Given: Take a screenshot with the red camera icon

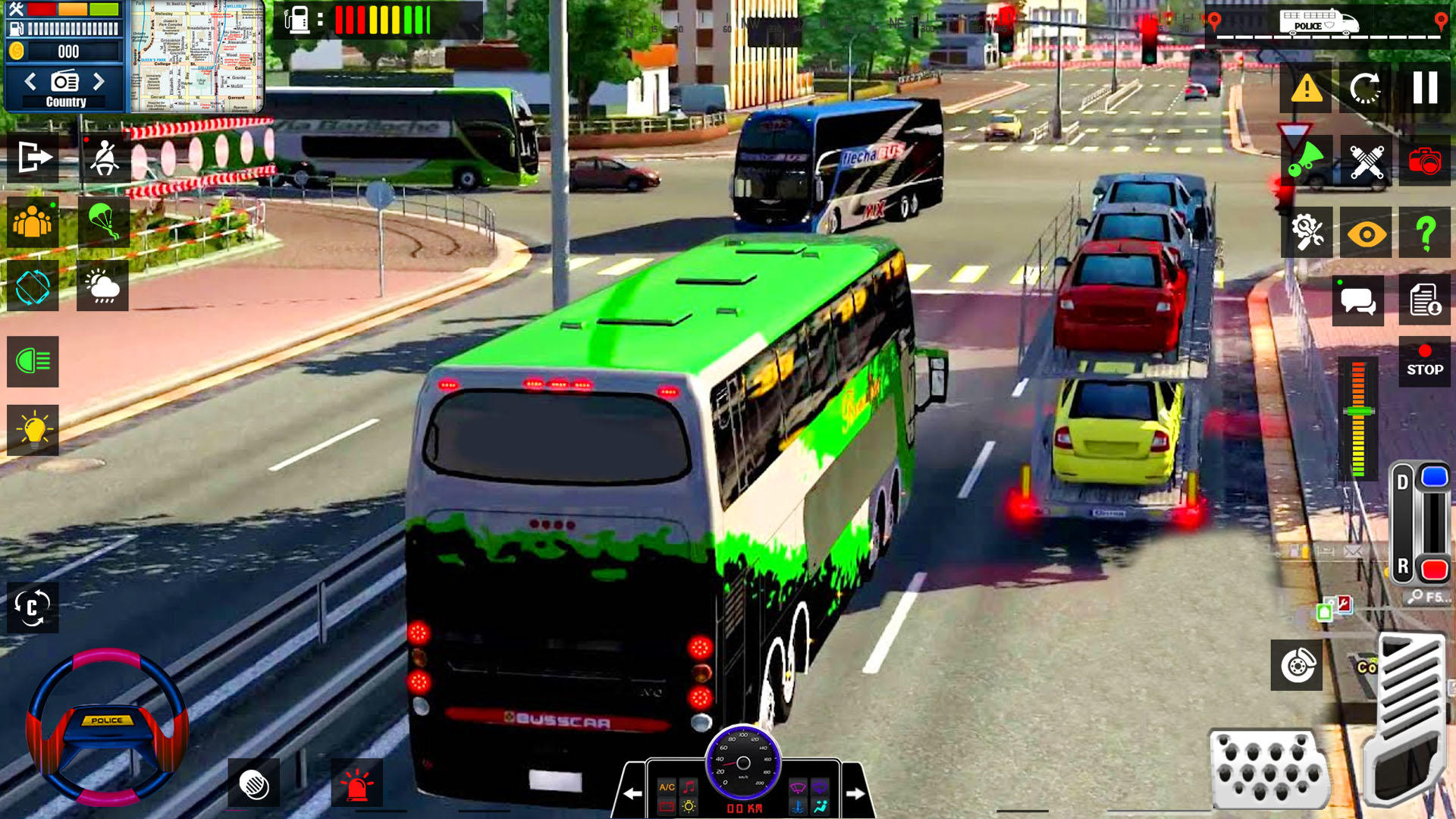Looking at the screenshot, I should point(1426,162).
